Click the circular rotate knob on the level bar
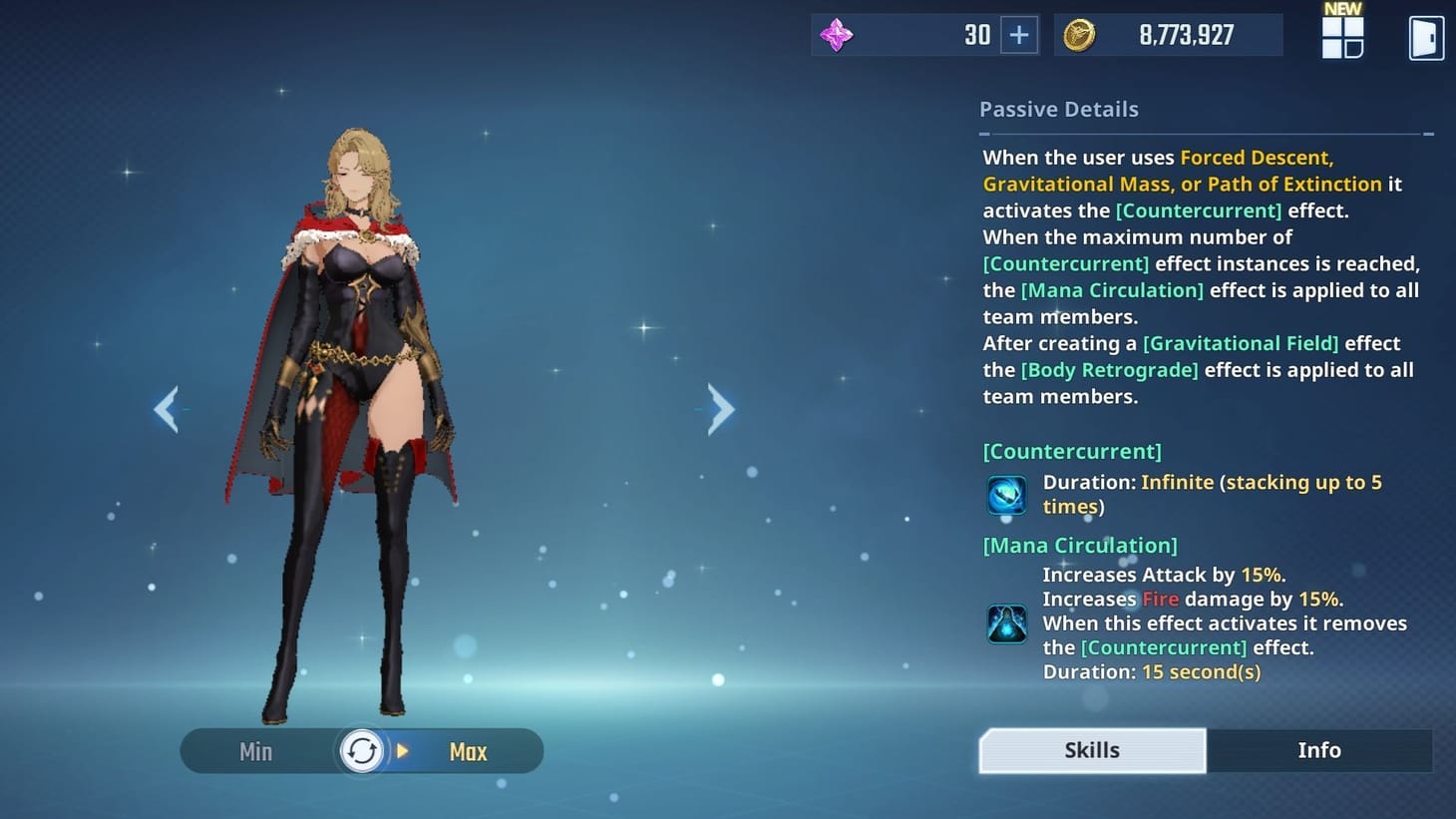1456x819 pixels. [x=362, y=750]
